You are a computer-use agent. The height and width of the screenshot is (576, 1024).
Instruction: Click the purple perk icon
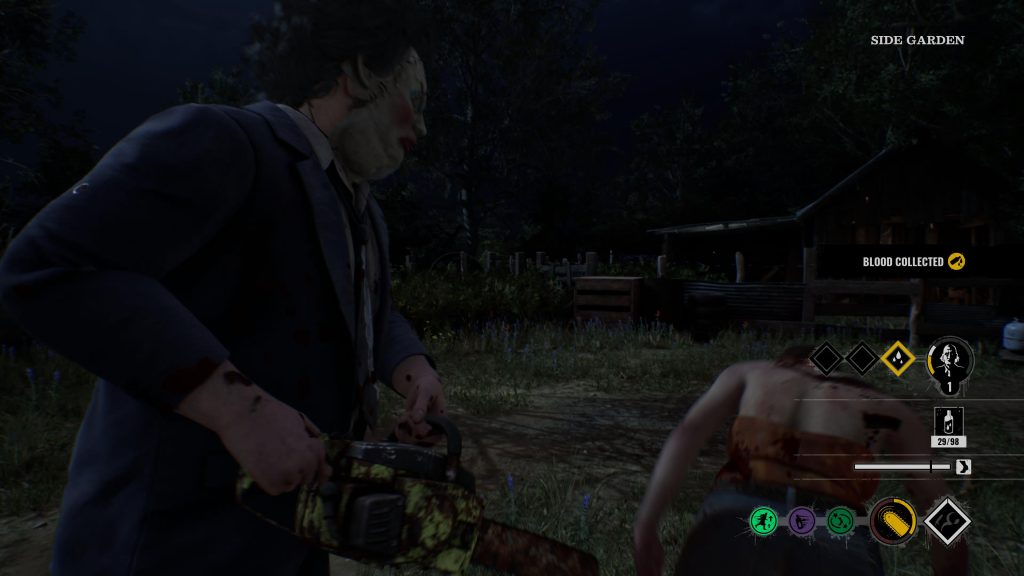coord(802,520)
